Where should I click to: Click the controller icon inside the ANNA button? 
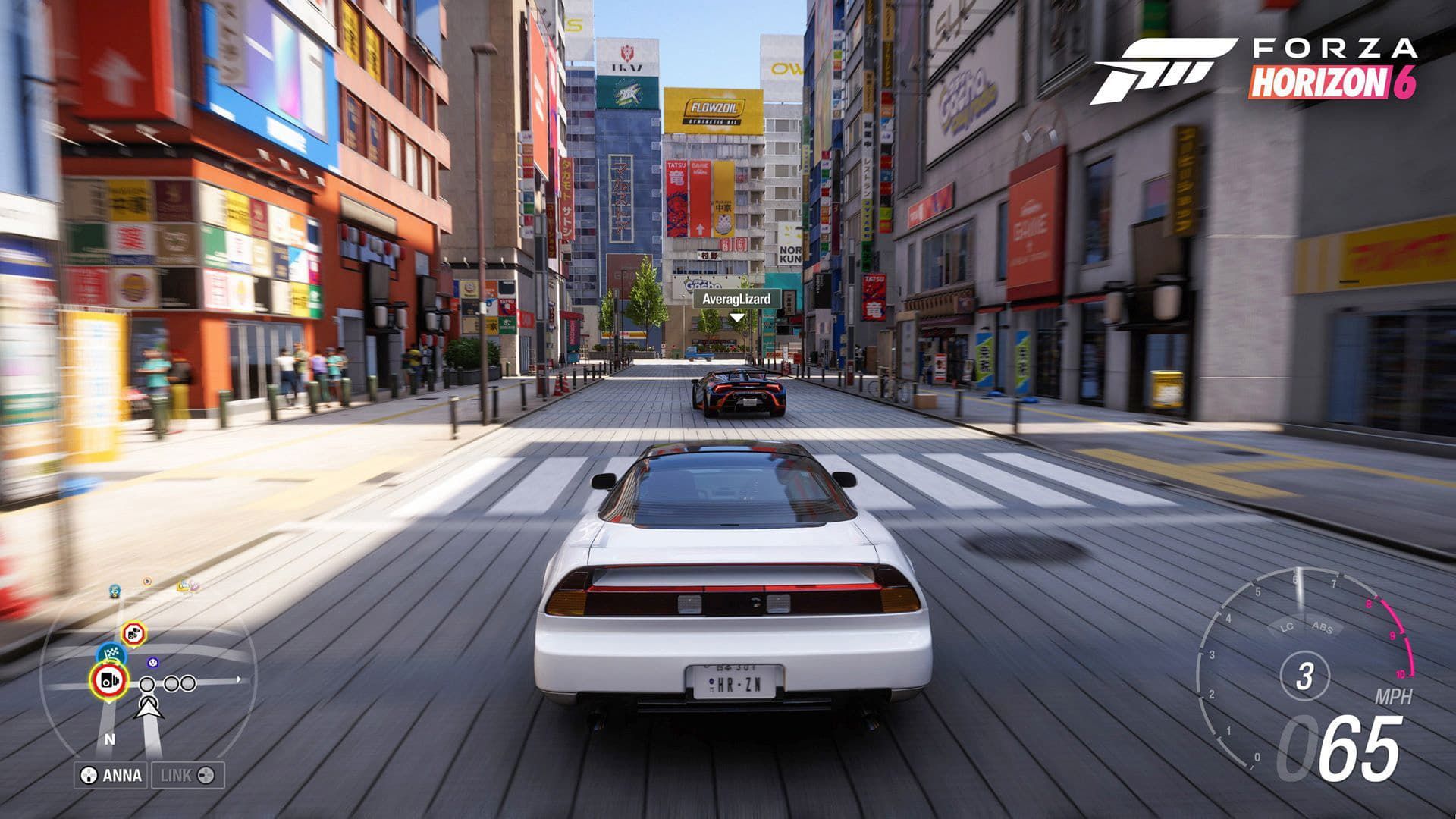tap(89, 775)
